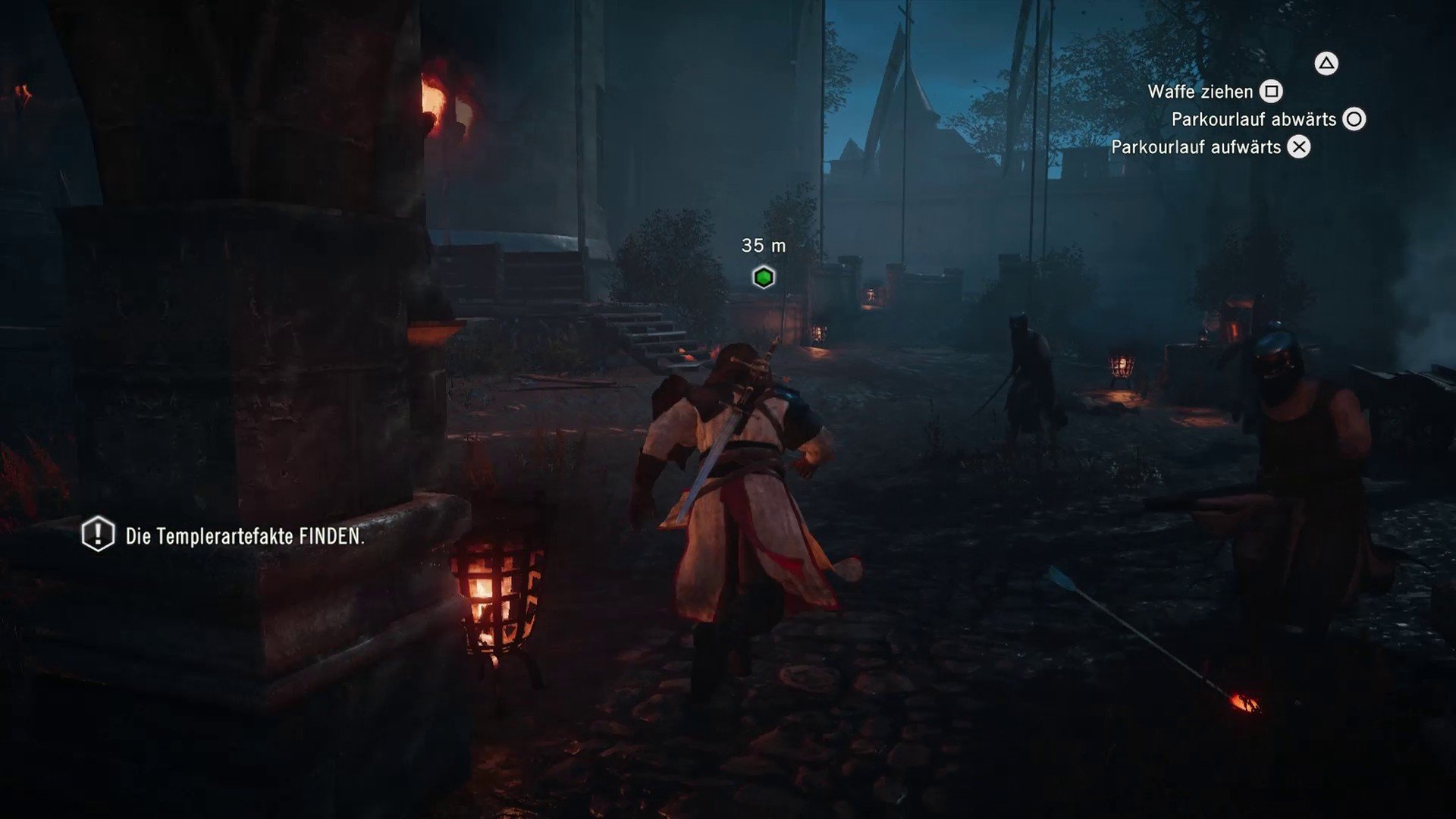
Task: Select the Templerartefakte FINDEN quest objective
Action: pyautogui.click(x=243, y=536)
